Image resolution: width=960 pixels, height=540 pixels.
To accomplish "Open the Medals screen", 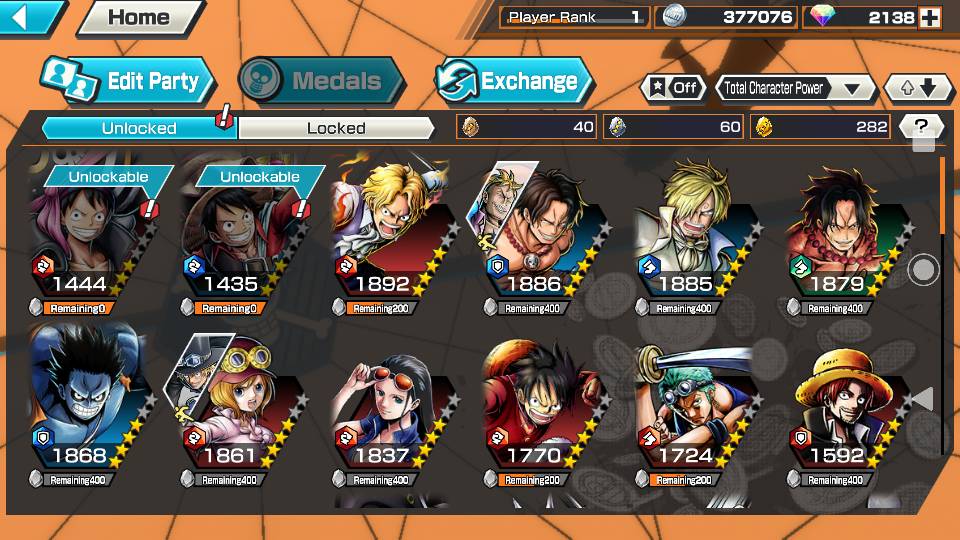I will [x=322, y=81].
